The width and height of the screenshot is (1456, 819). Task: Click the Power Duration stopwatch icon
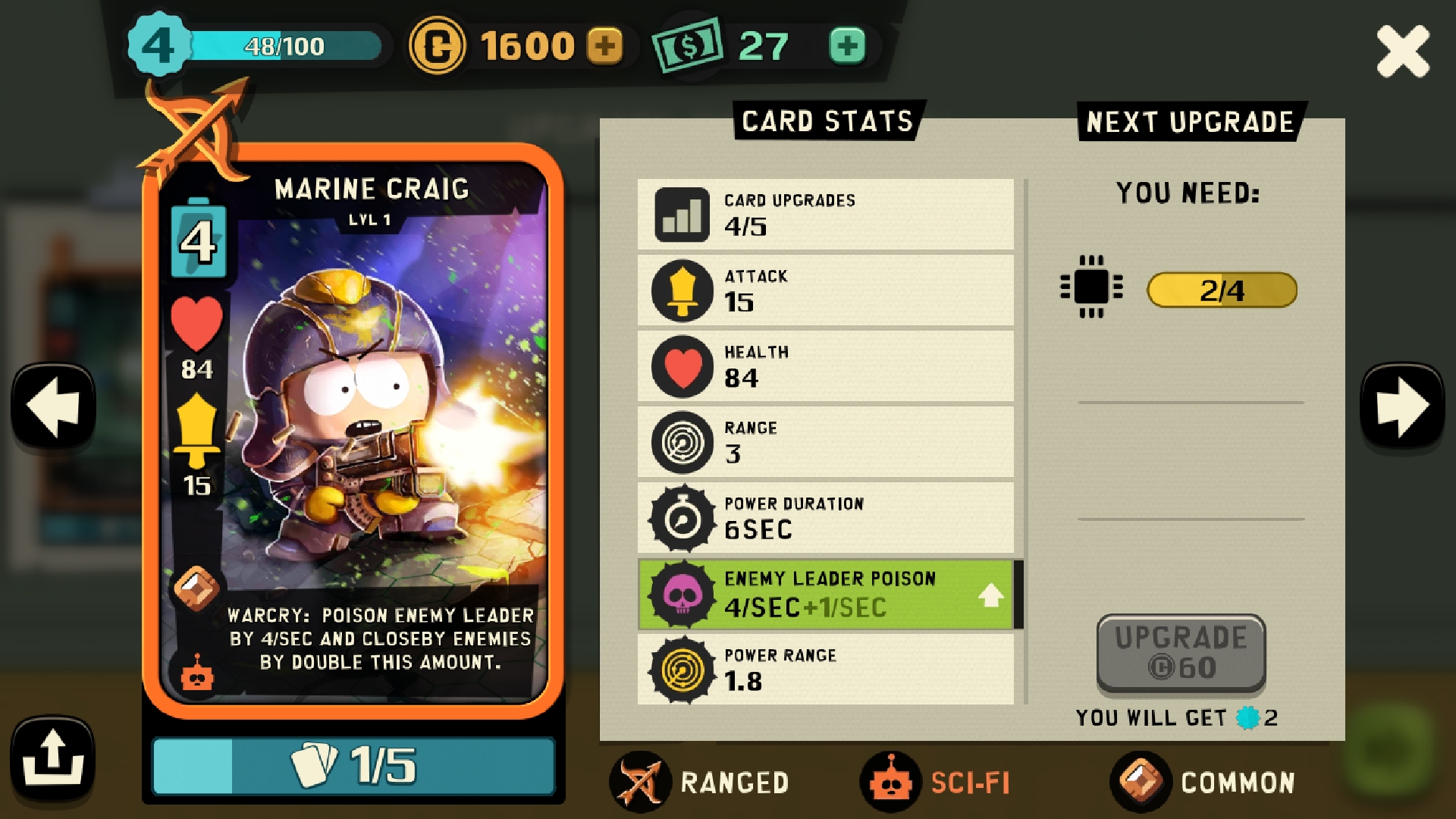[680, 516]
